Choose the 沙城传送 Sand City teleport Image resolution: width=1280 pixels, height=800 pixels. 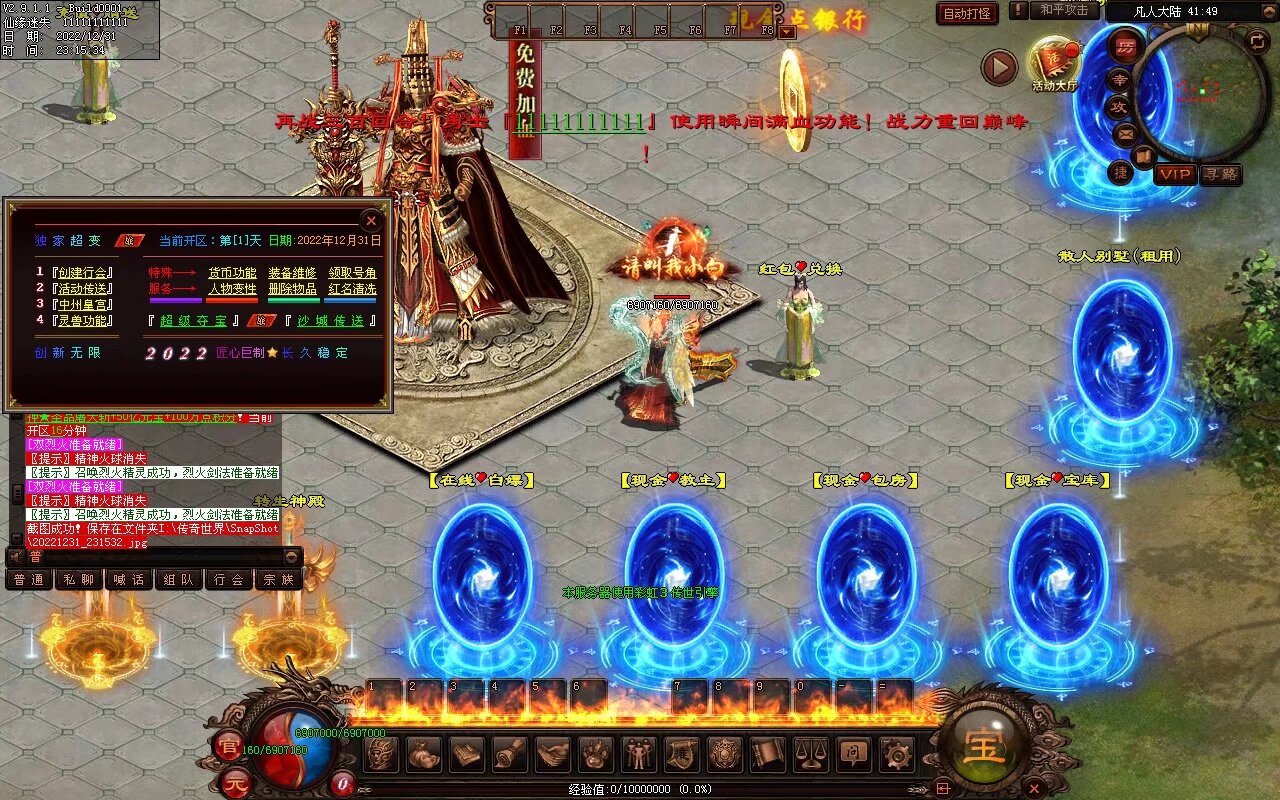pos(330,321)
